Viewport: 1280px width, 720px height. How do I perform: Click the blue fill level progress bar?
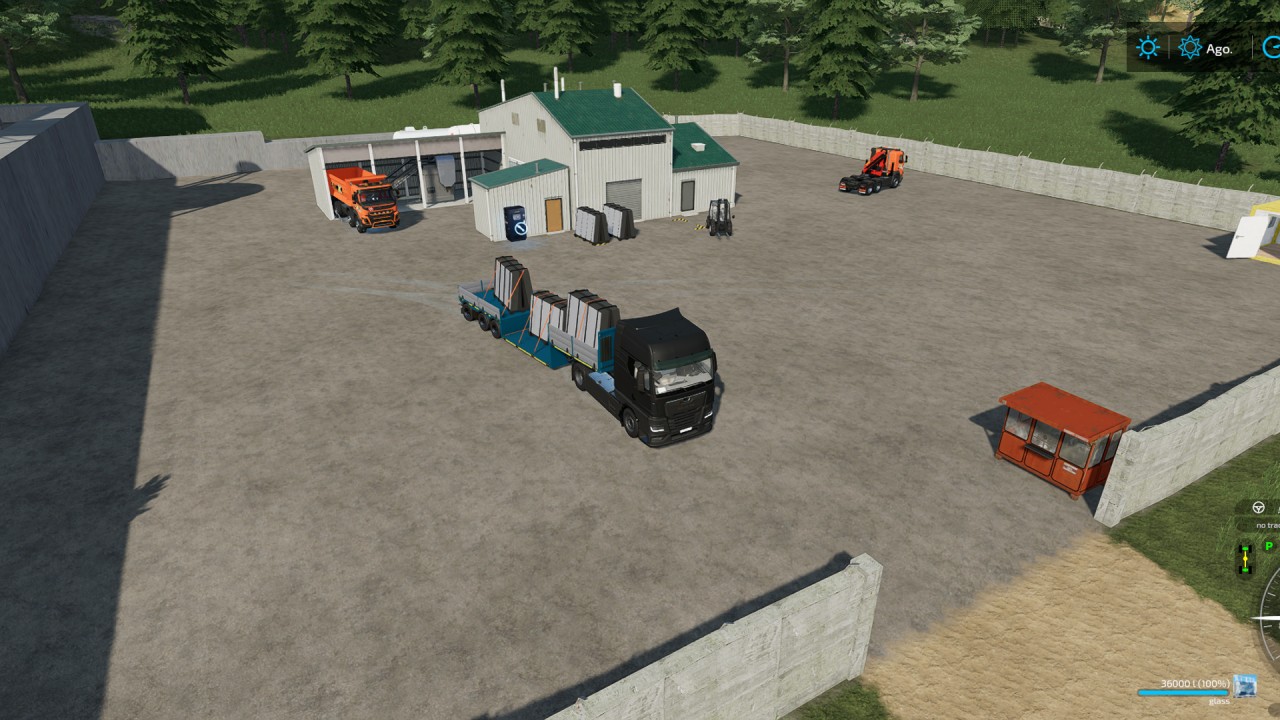coord(1183,691)
